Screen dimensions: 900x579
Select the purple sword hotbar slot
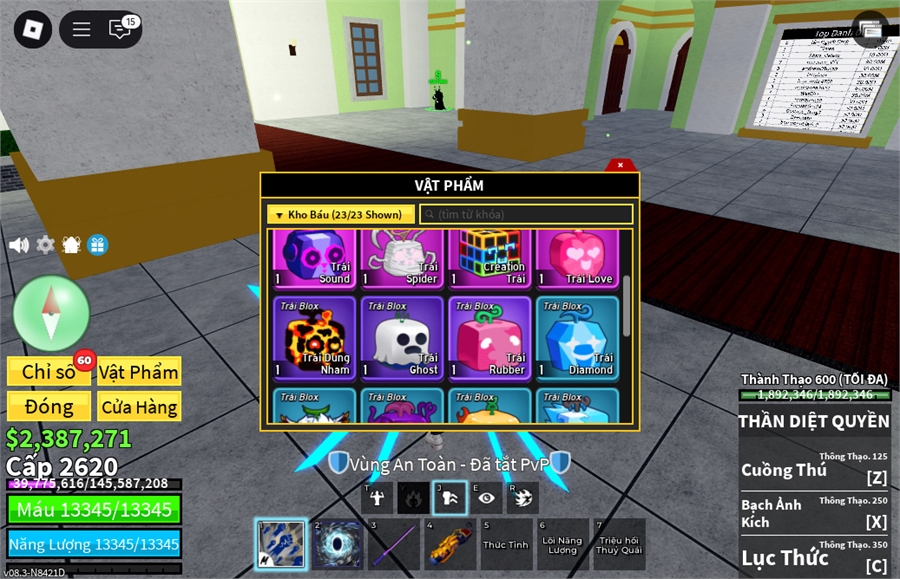(x=393, y=545)
